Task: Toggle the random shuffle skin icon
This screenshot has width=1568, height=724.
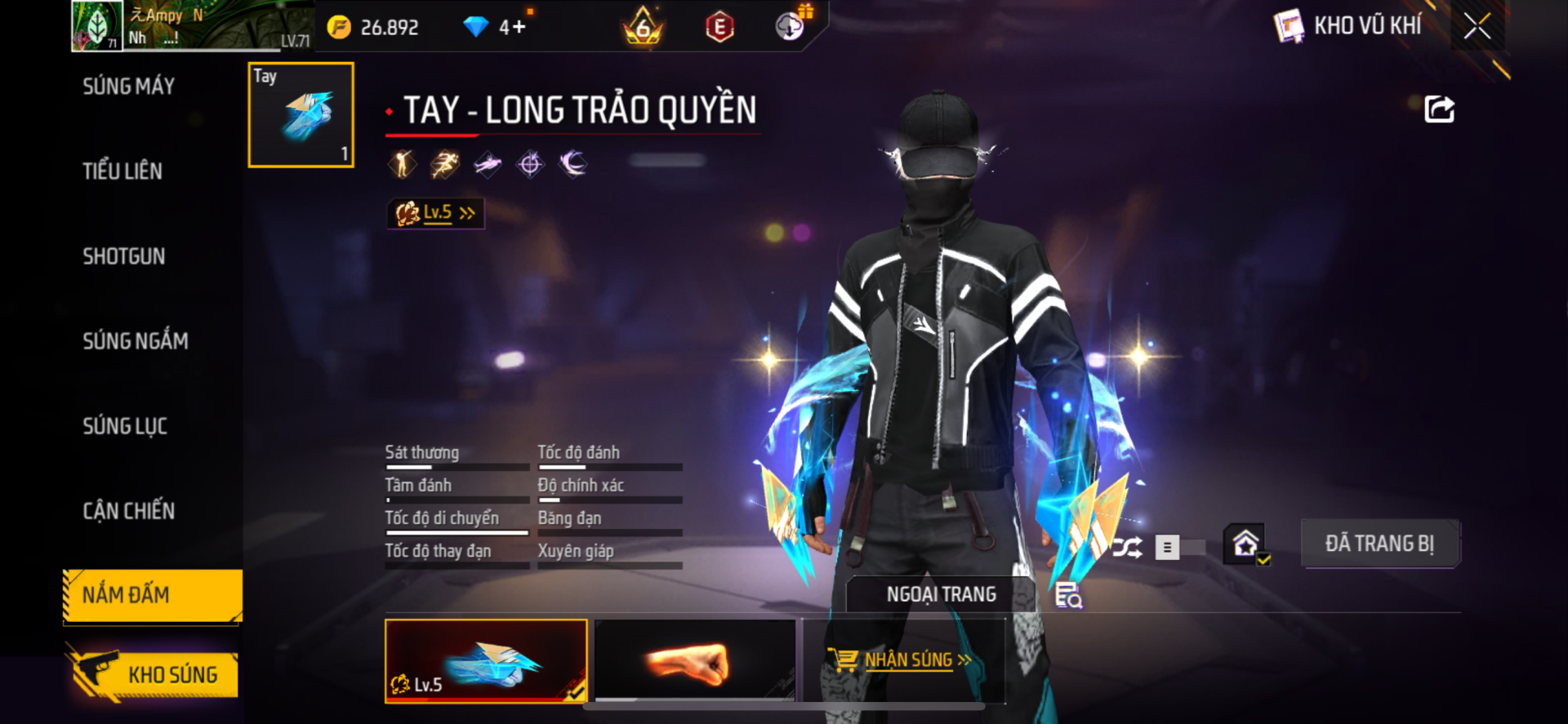Action: point(1127,548)
